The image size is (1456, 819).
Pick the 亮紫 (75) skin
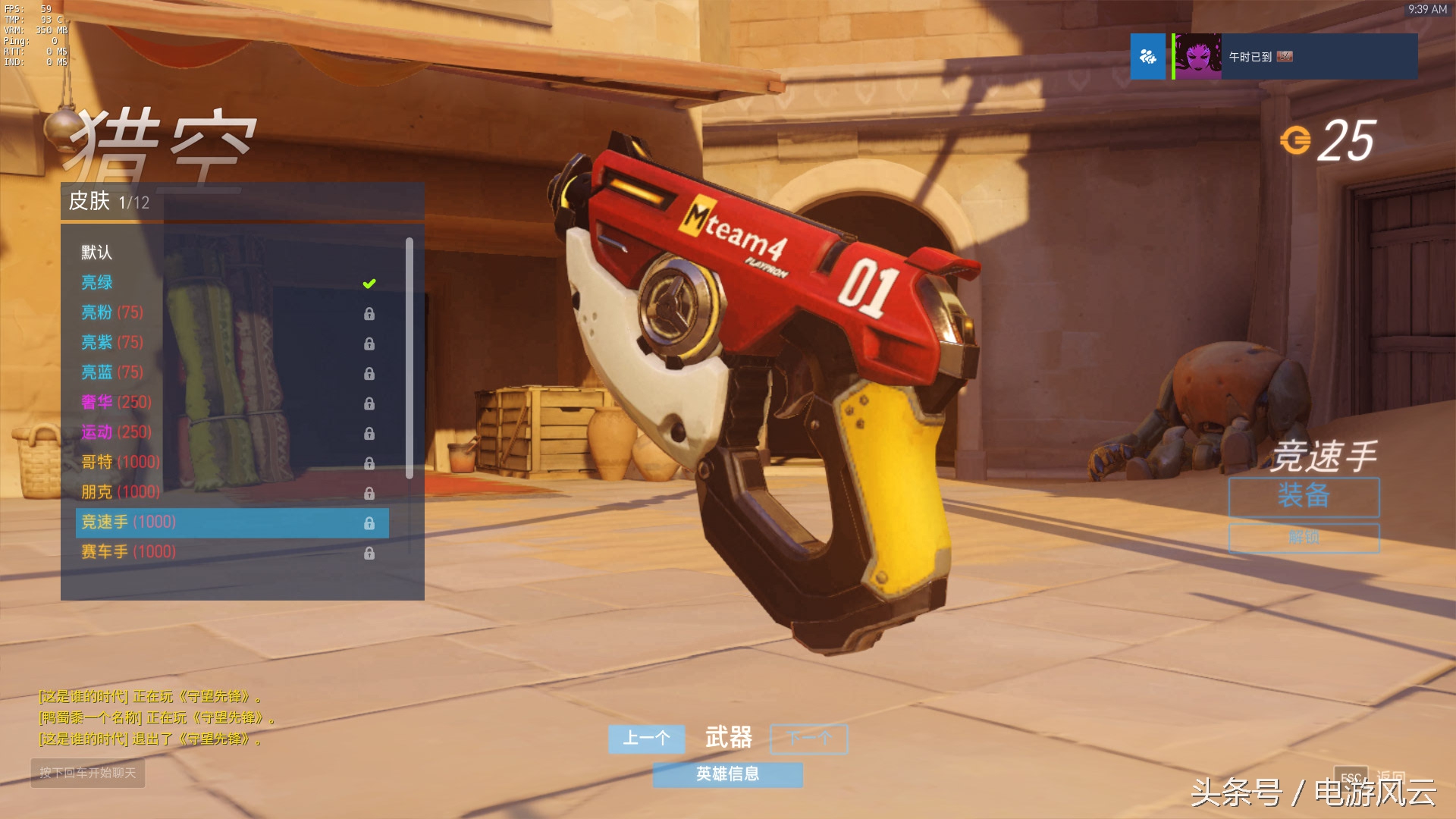[112, 343]
